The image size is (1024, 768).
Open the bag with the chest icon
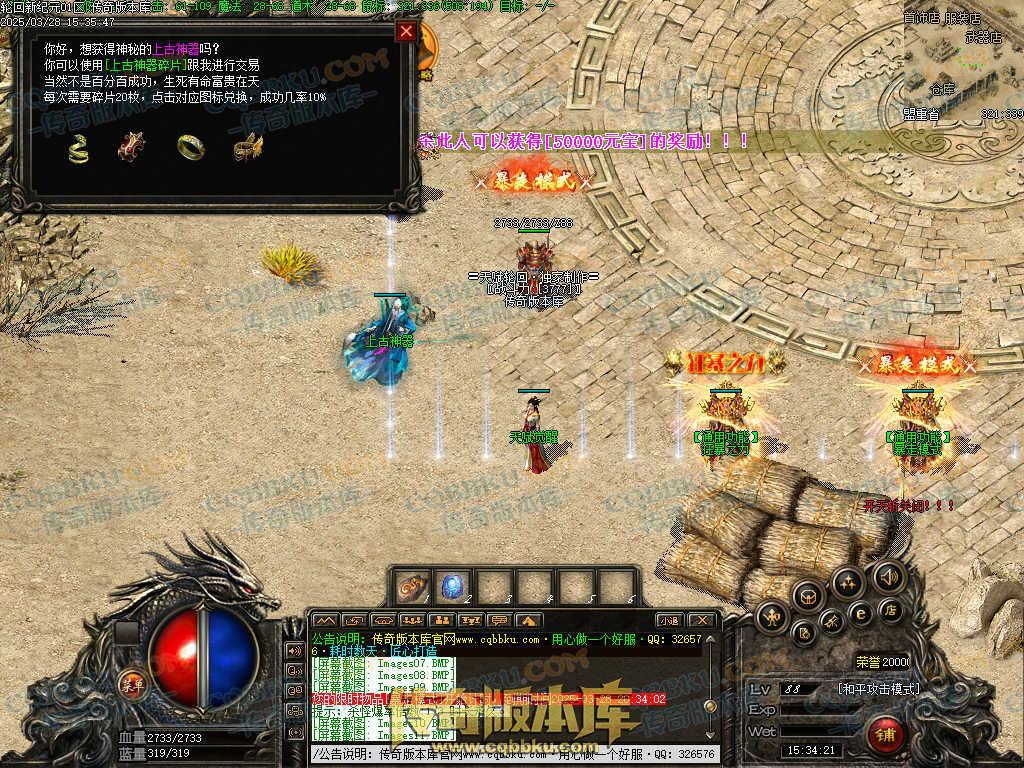point(808,595)
